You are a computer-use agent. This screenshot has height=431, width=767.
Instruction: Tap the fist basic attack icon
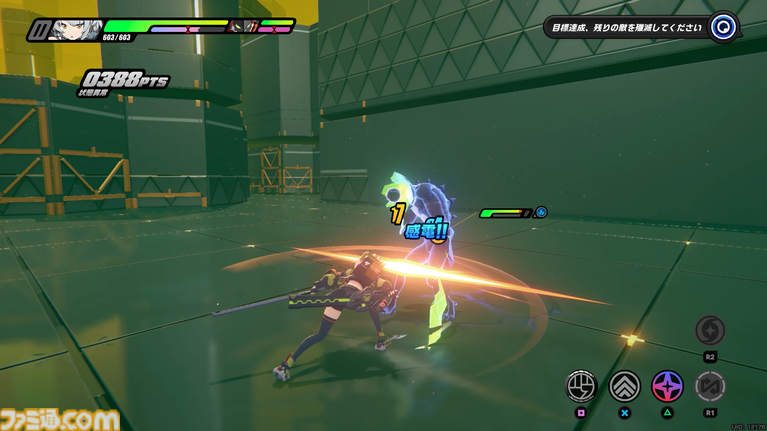pyautogui.click(x=581, y=385)
